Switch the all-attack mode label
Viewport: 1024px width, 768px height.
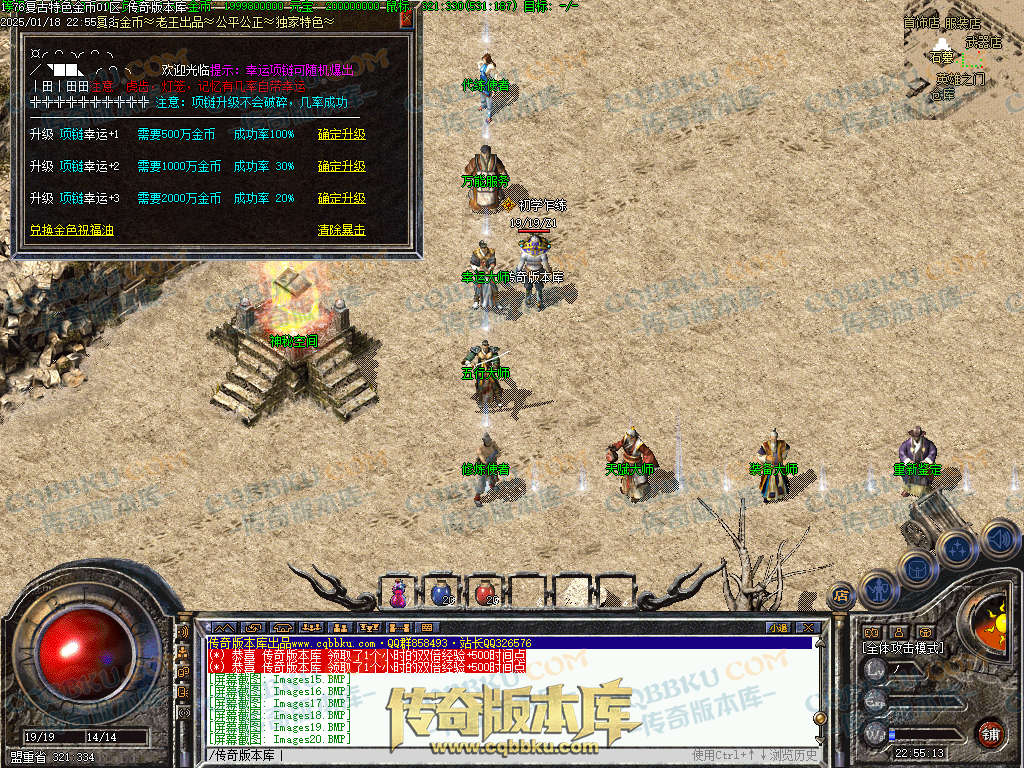pos(903,648)
